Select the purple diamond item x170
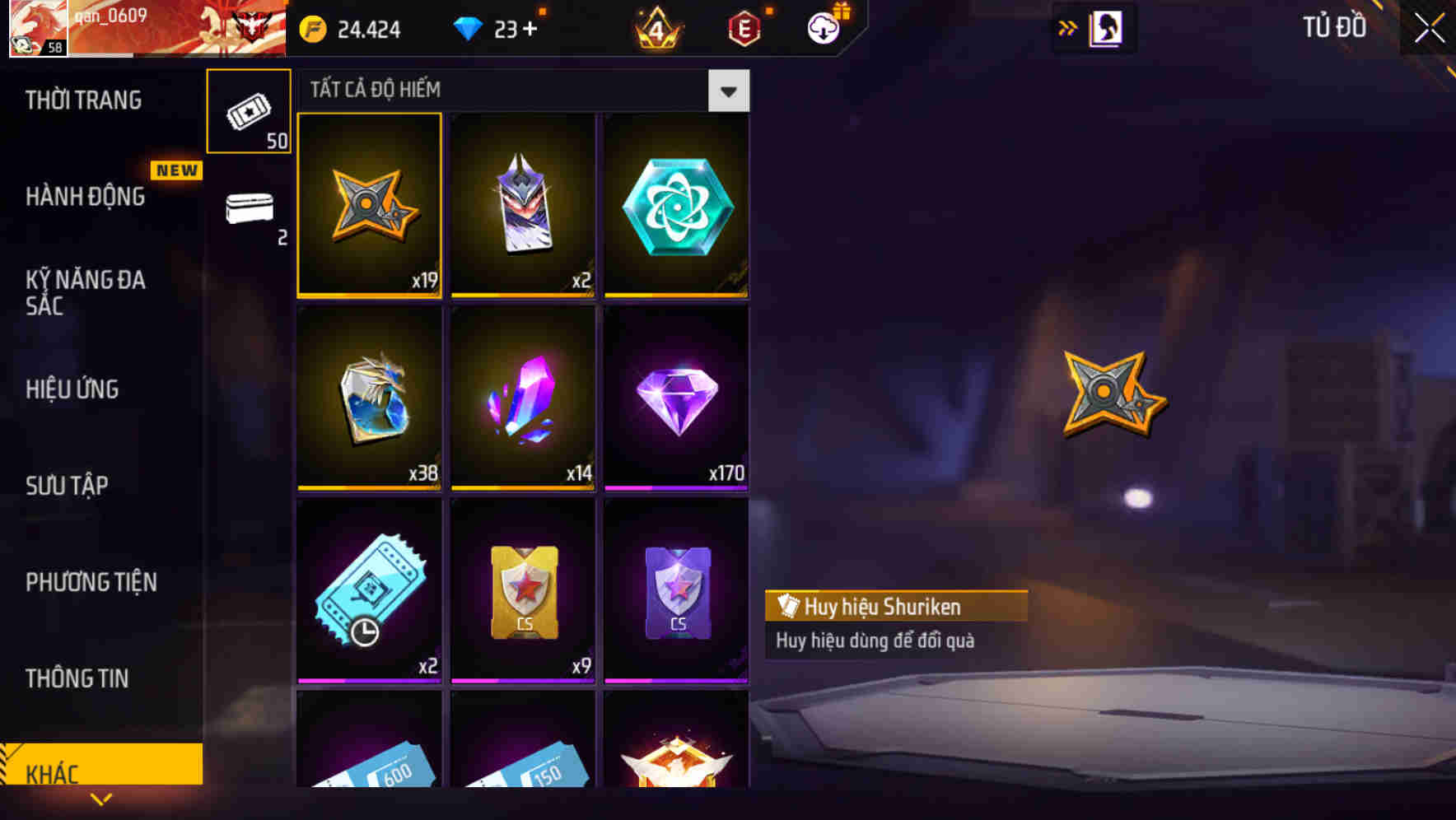 click(675, 397)
